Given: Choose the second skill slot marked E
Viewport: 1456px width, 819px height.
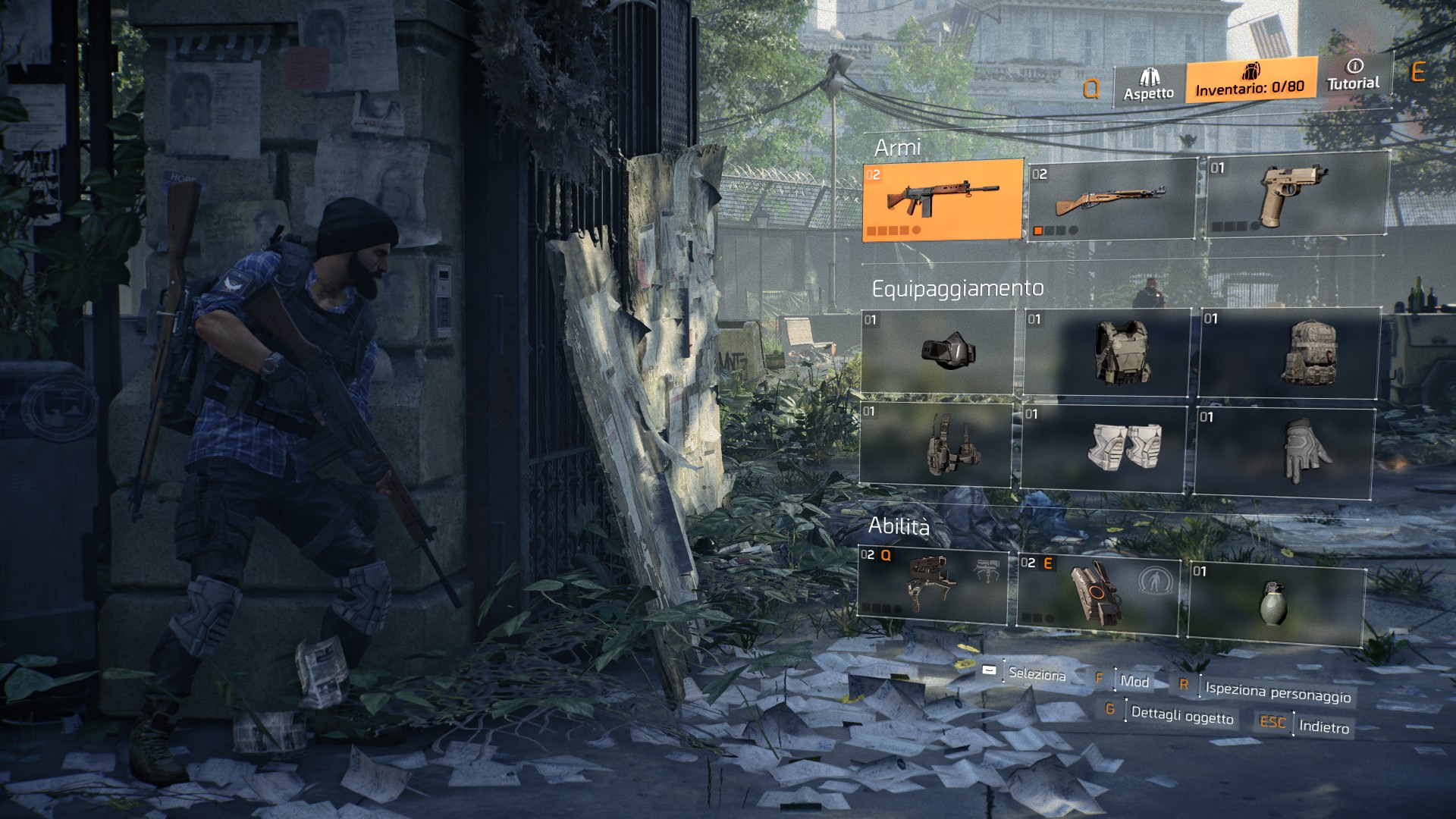Looking at the screenshot, I should 1098,591.
